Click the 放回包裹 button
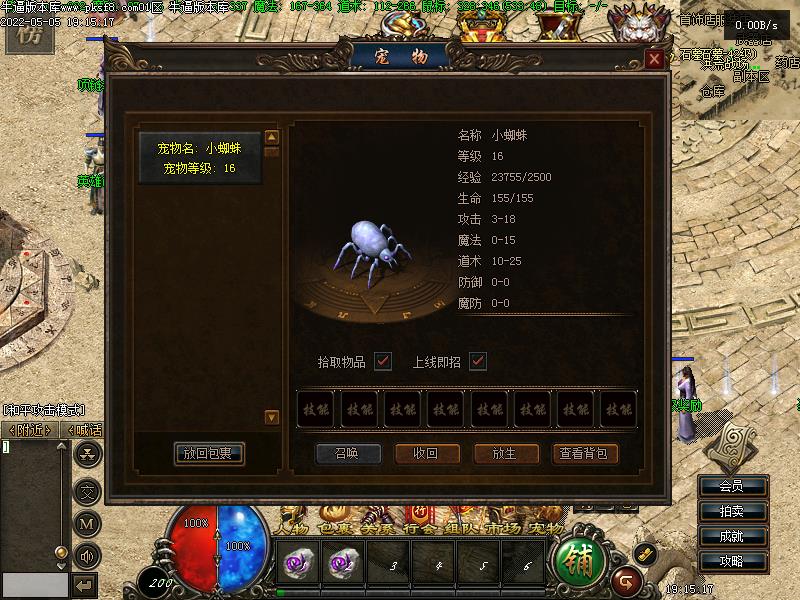This screenshot has width=800, height=600. coord(208,453)
